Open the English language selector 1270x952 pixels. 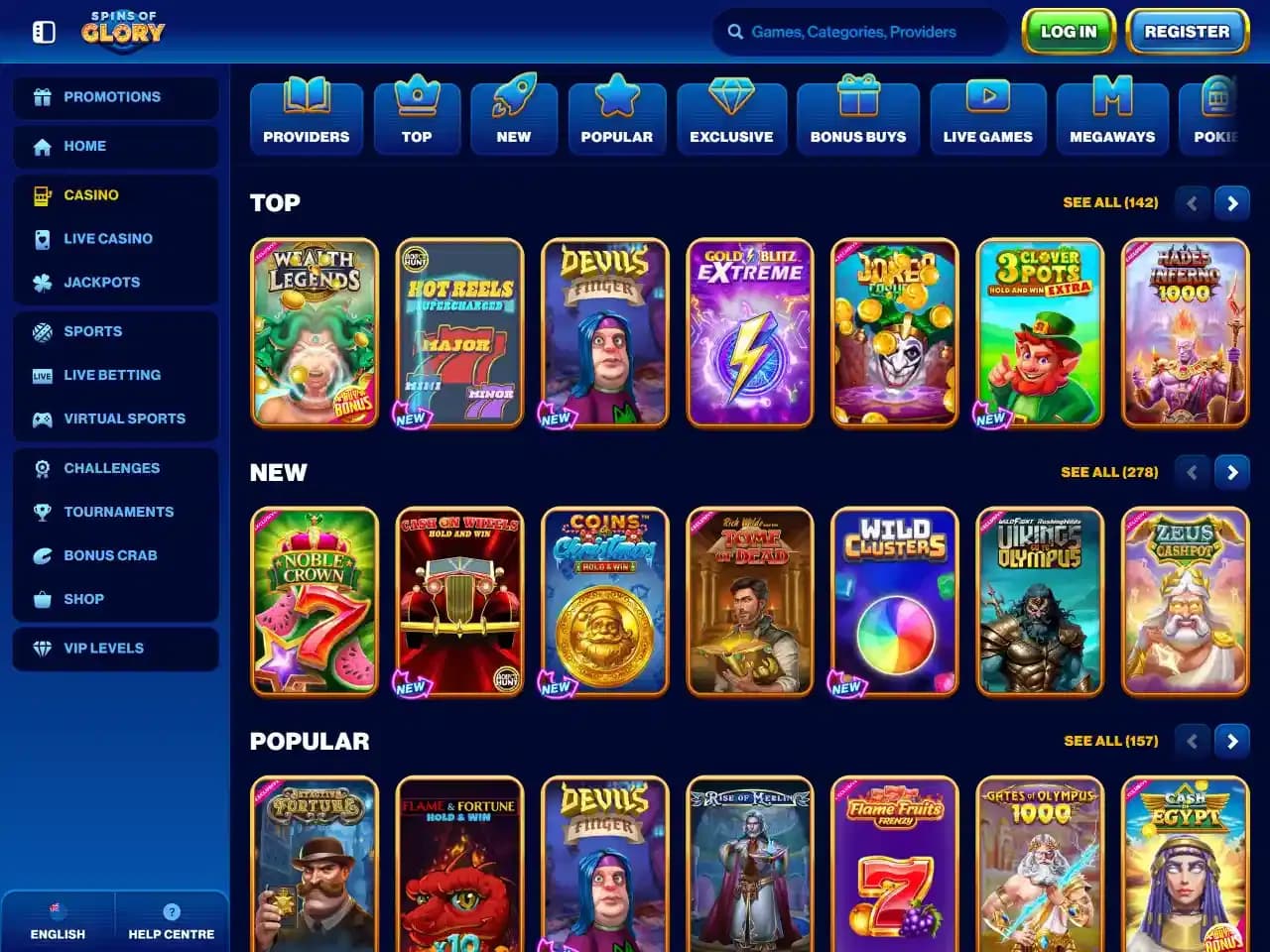(x=57, y=920)
